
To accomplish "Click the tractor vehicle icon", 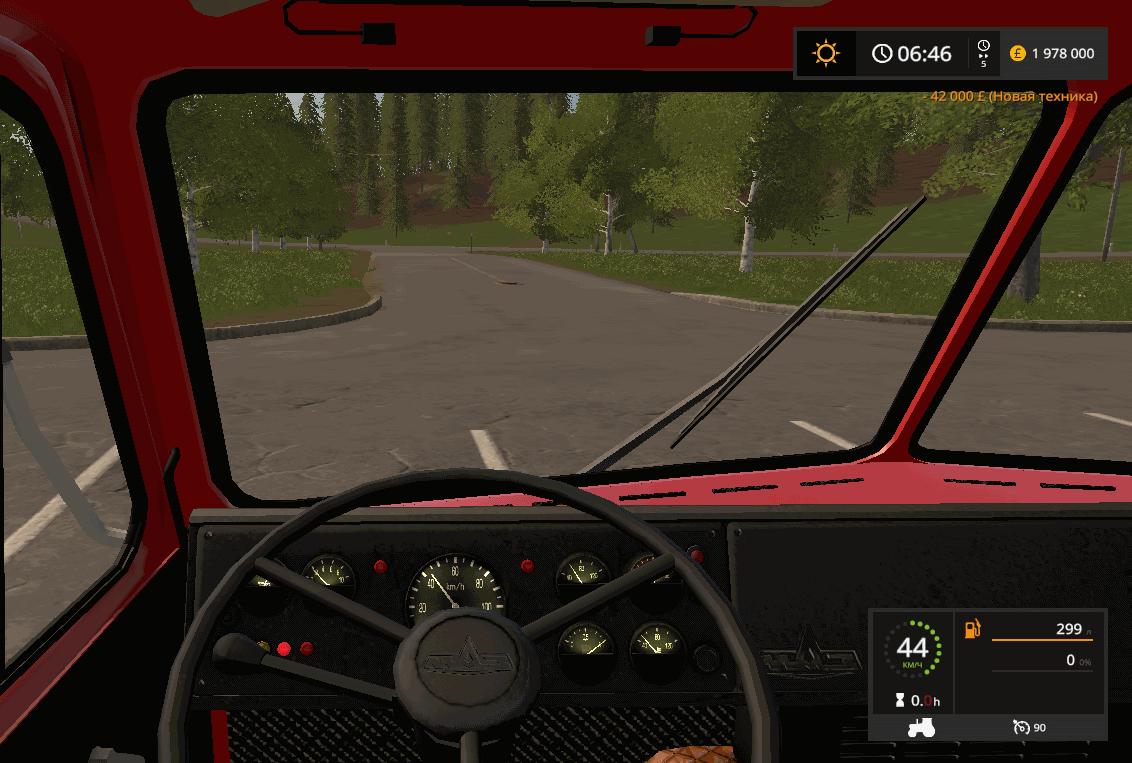I will 920,727.
